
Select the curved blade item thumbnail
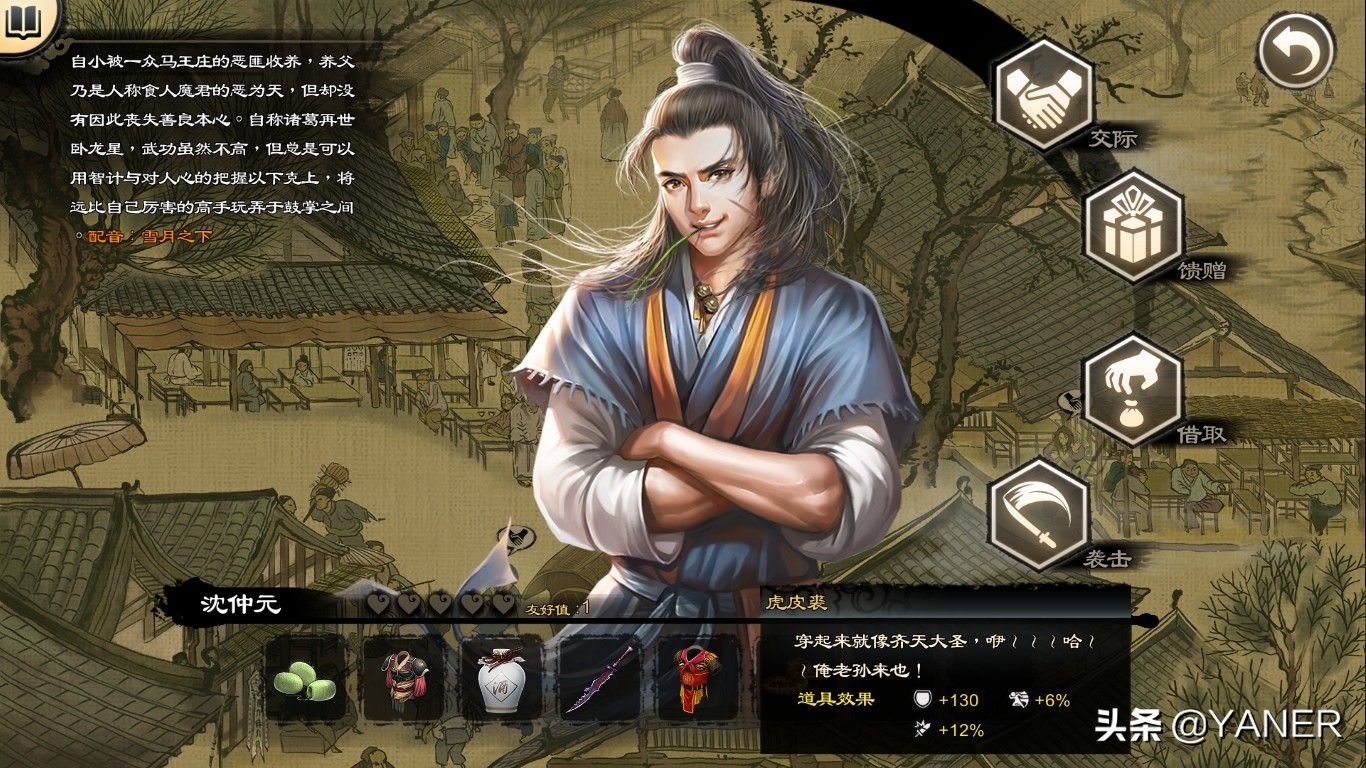[x=599, y=684]
